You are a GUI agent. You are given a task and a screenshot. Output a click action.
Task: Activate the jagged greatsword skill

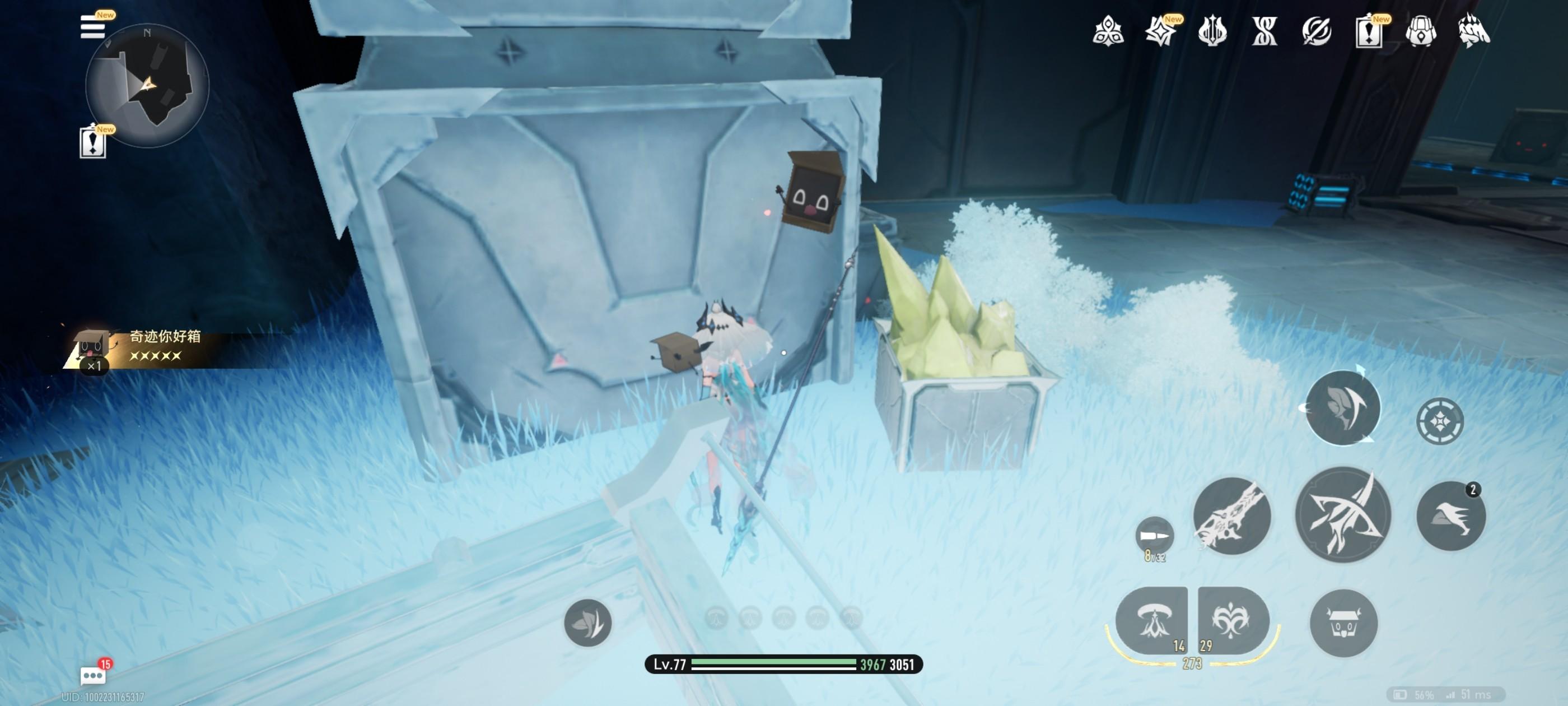coord(1231,517)
